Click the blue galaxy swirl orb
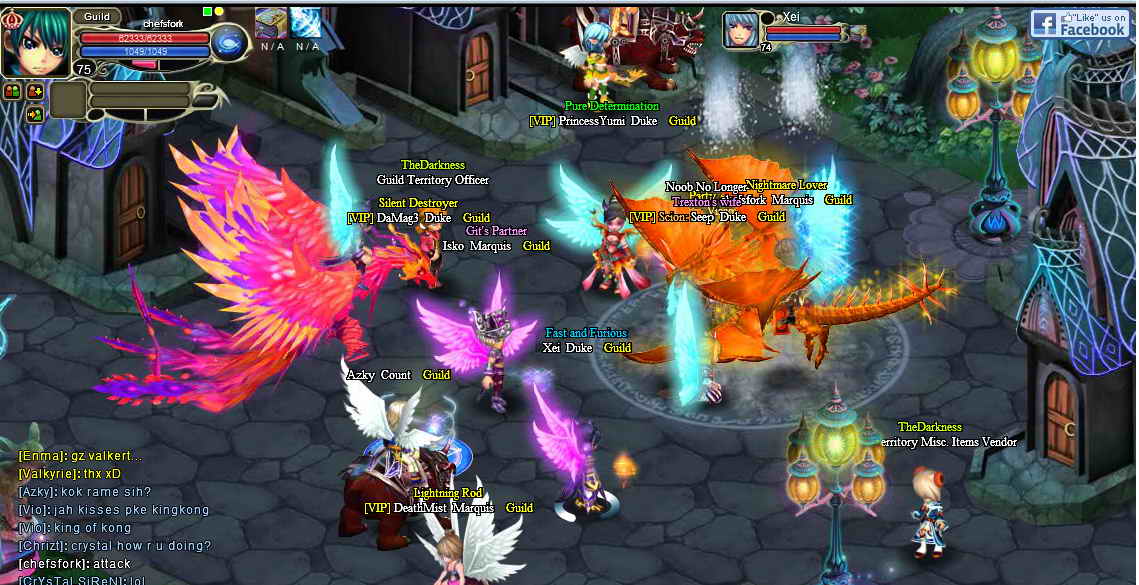This screenshot has width=1139, height=585. pos(229,44)
